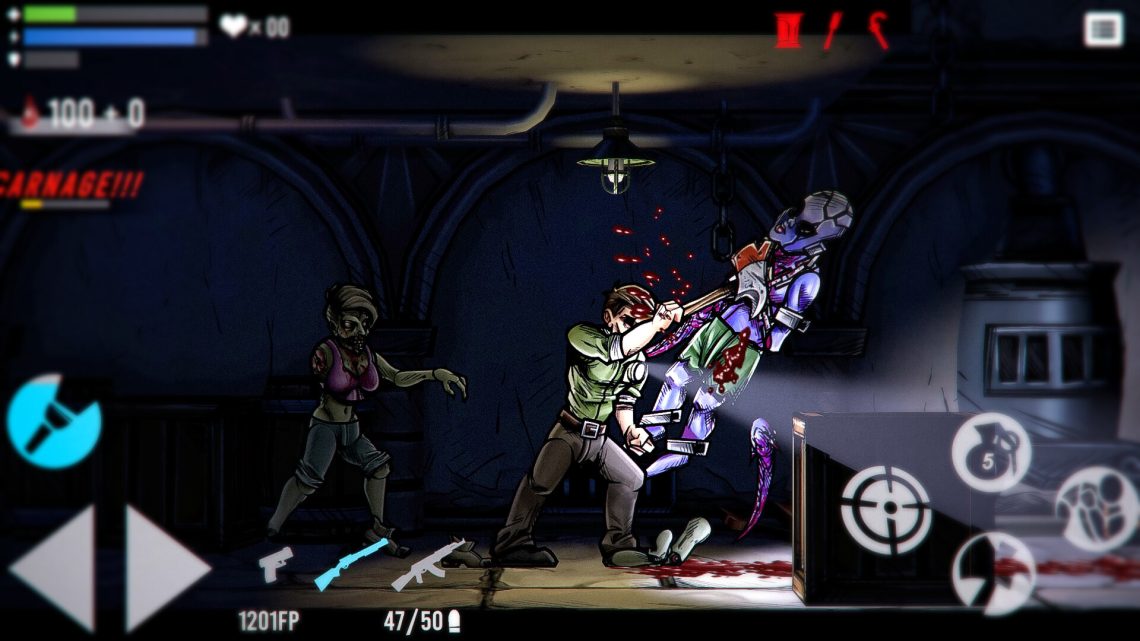Tap the move left arrow
The height and width of the screenshot is (641, 1140).
click(x=55, y=567)
